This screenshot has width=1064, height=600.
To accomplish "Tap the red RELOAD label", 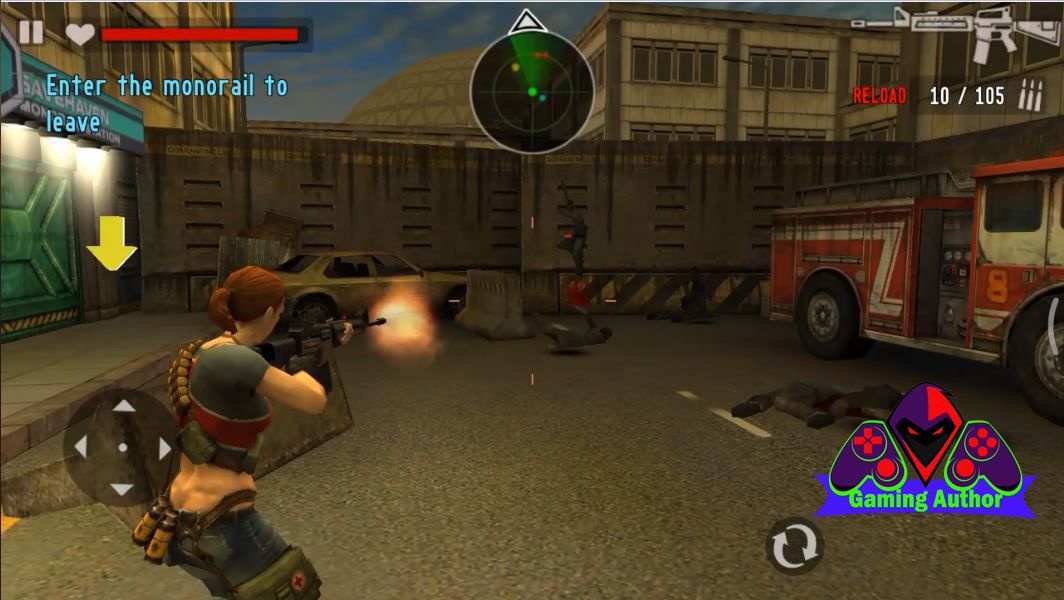I will click(x=879, y=96).
